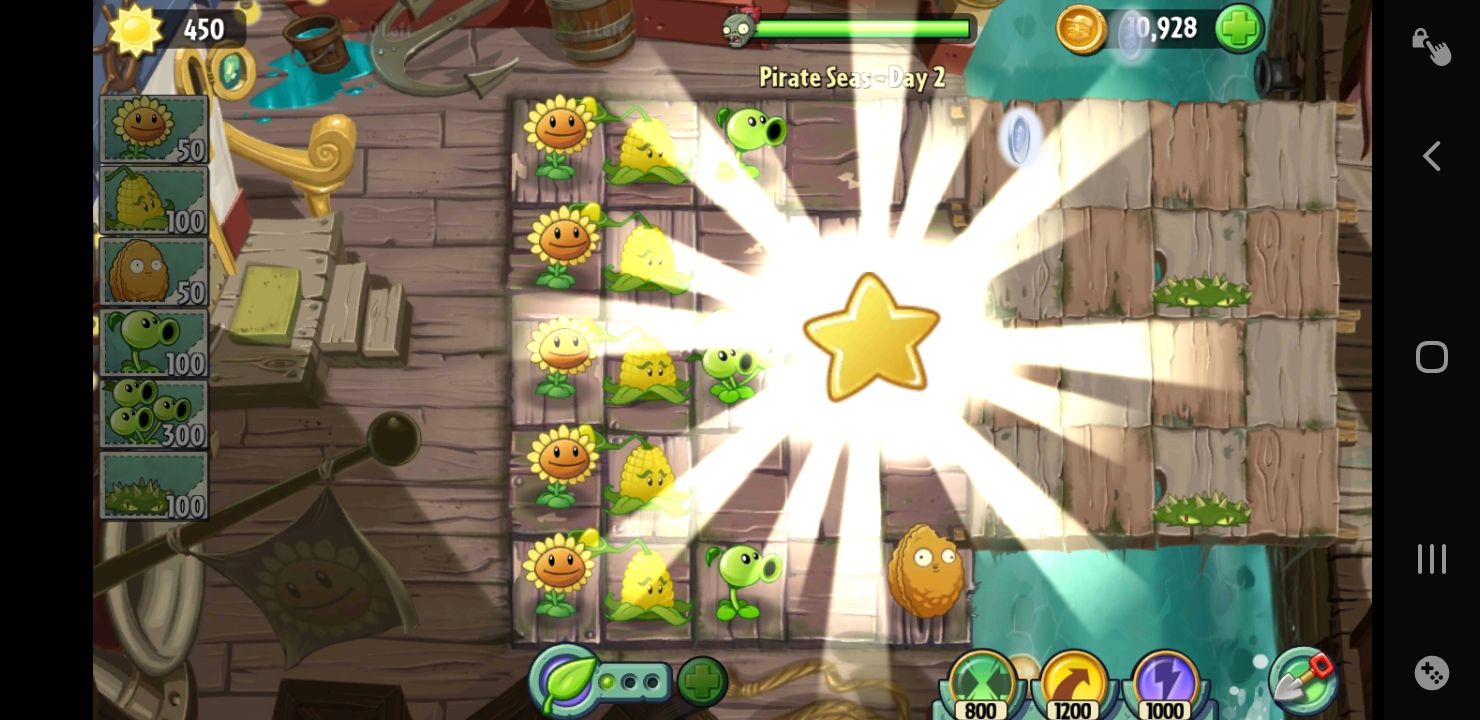Select the Wall-nut seed packet

(152, 270)
